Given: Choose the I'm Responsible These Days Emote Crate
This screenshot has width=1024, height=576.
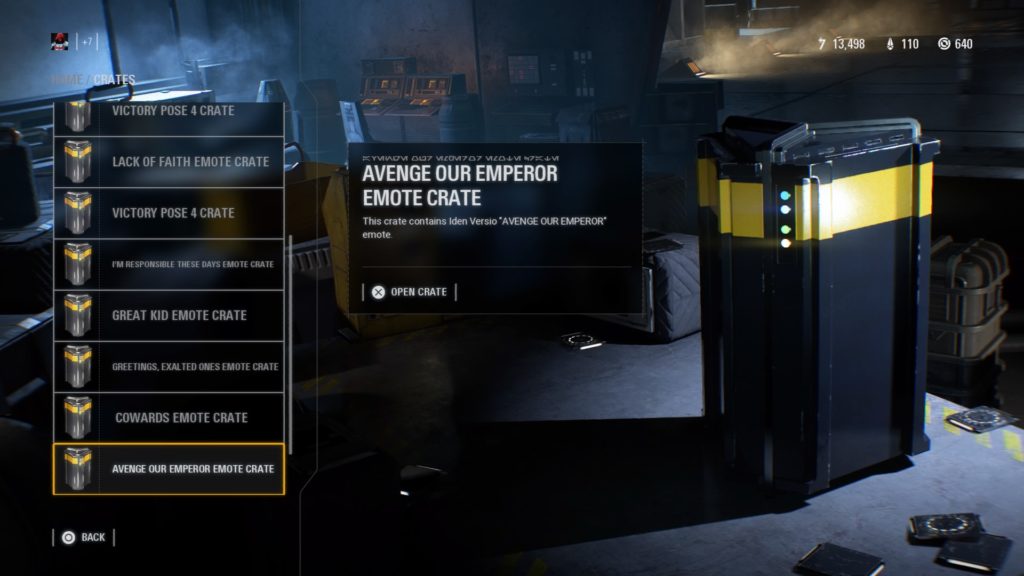Looking at the screenshot, I should (x=169, y=264).
